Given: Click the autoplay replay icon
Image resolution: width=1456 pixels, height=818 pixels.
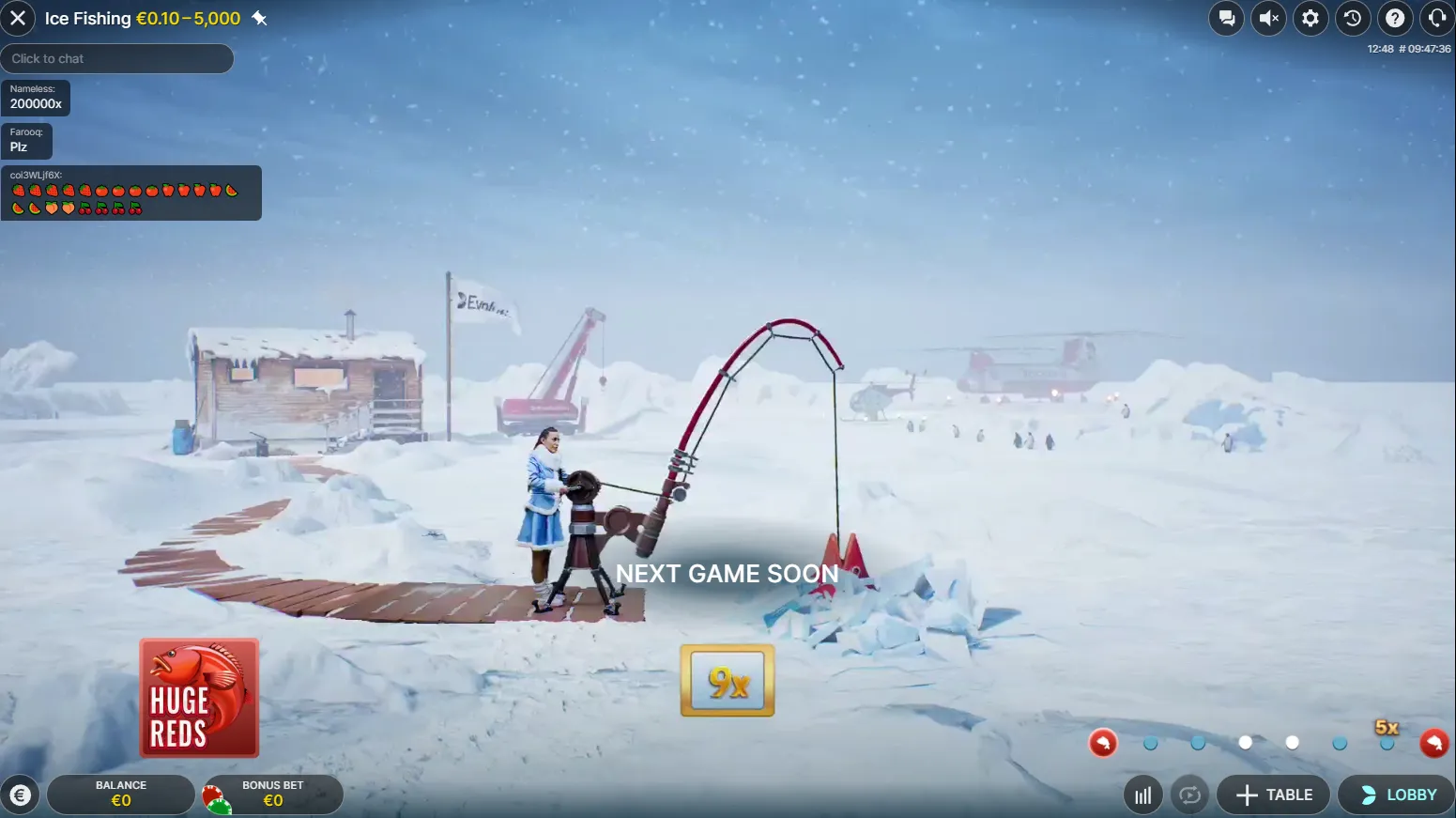Looking at the screenshot, I should point(1189,795).
